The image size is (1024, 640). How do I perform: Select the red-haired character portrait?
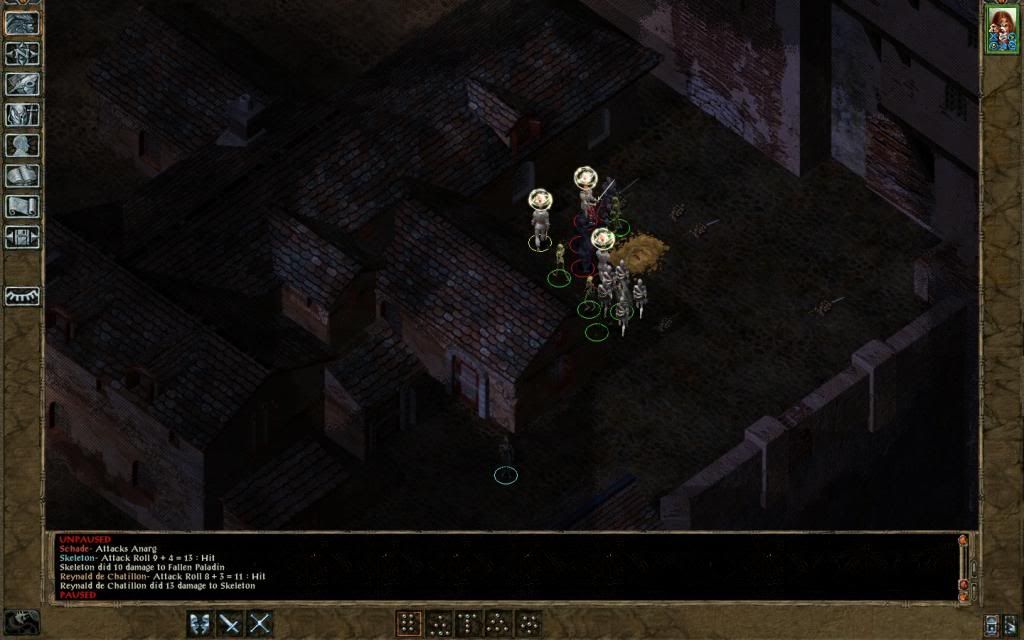coord(1001,28)
